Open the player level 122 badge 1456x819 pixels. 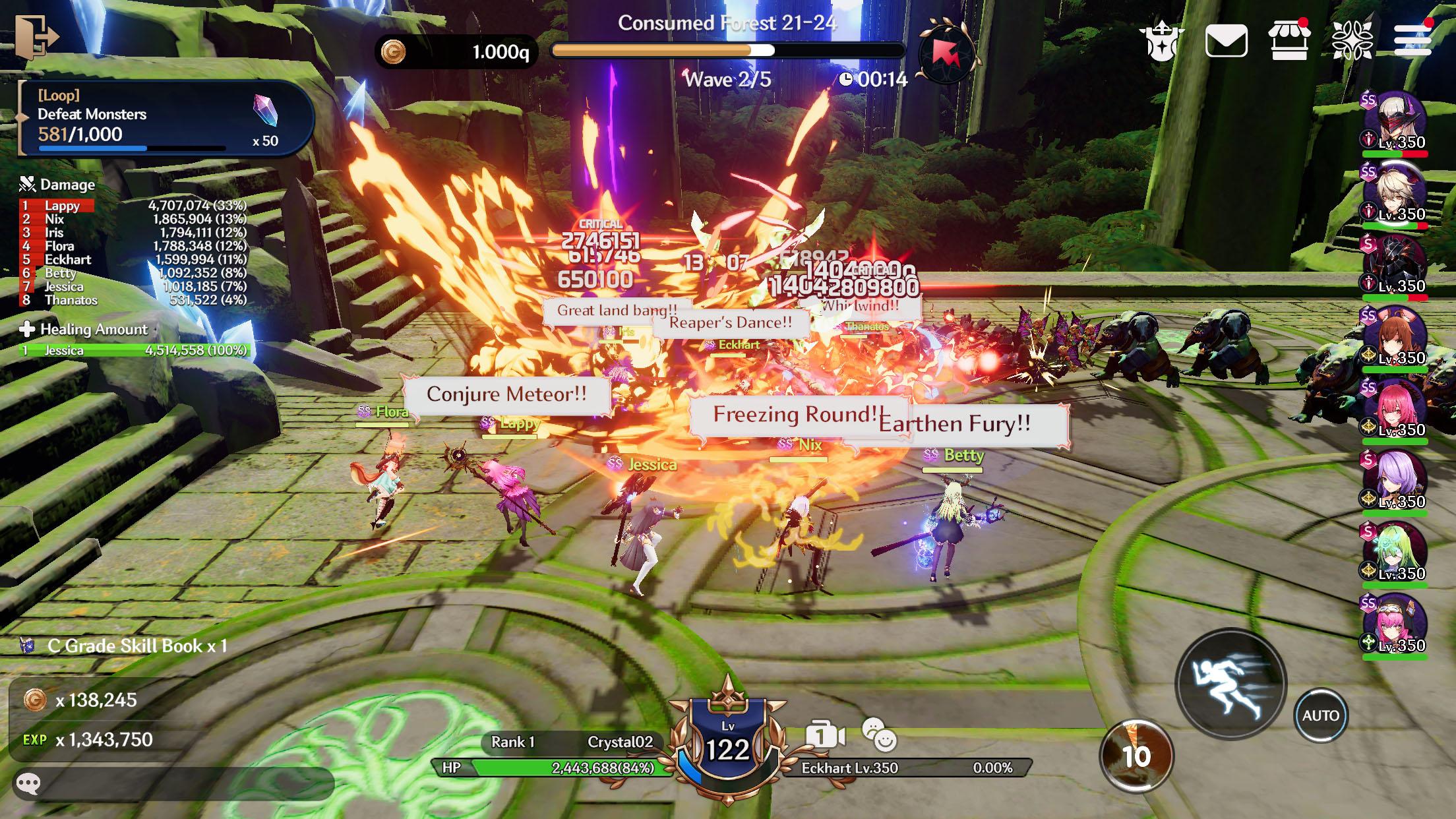(x=727, y=742)
